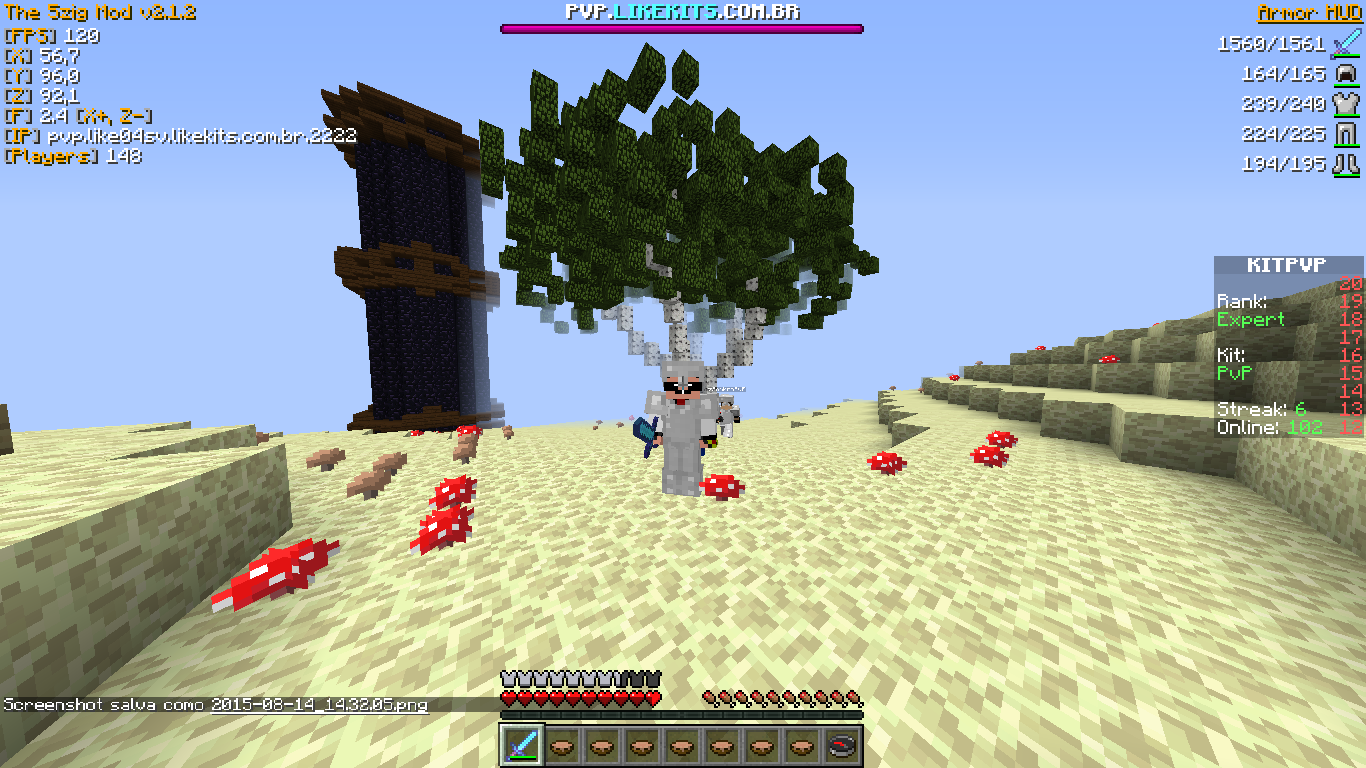Click the iron leggings Armor HUD icon
The width and height of the screenshot is (1366, 768).
(x=1346, y=134)
